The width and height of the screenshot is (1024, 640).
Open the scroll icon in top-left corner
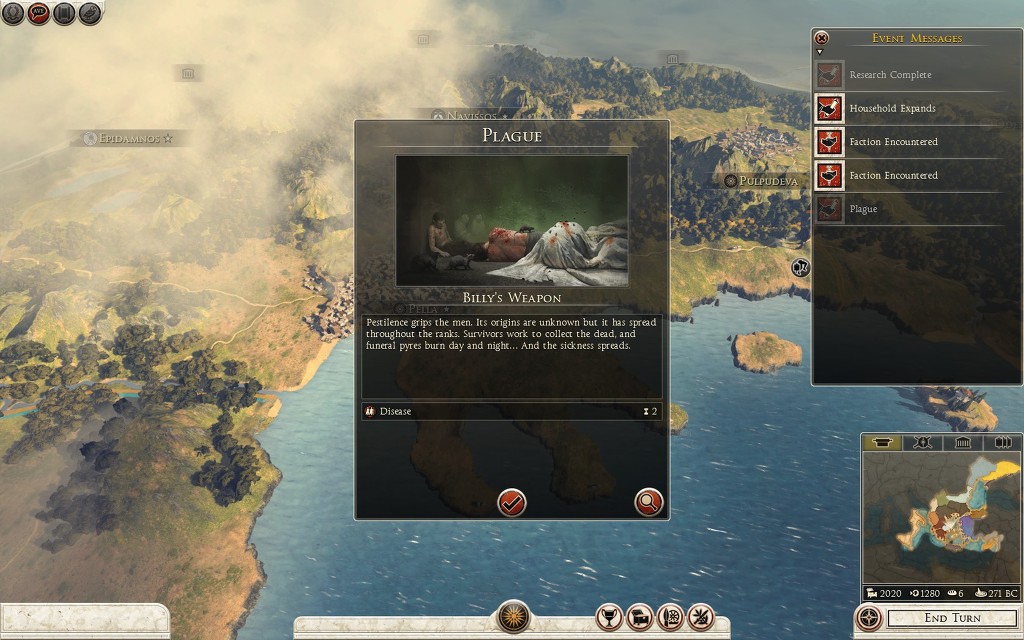coord(64,13)
